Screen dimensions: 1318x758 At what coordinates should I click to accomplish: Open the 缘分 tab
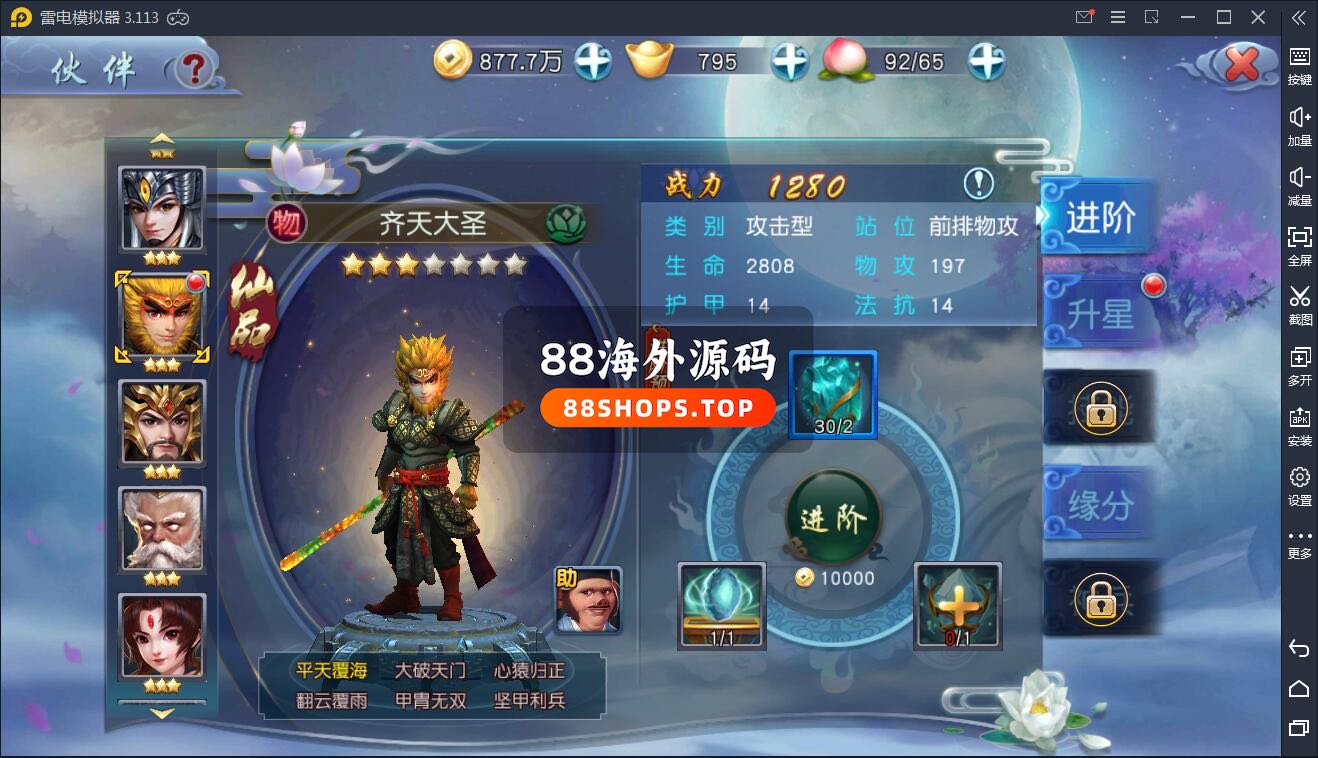1100,506
